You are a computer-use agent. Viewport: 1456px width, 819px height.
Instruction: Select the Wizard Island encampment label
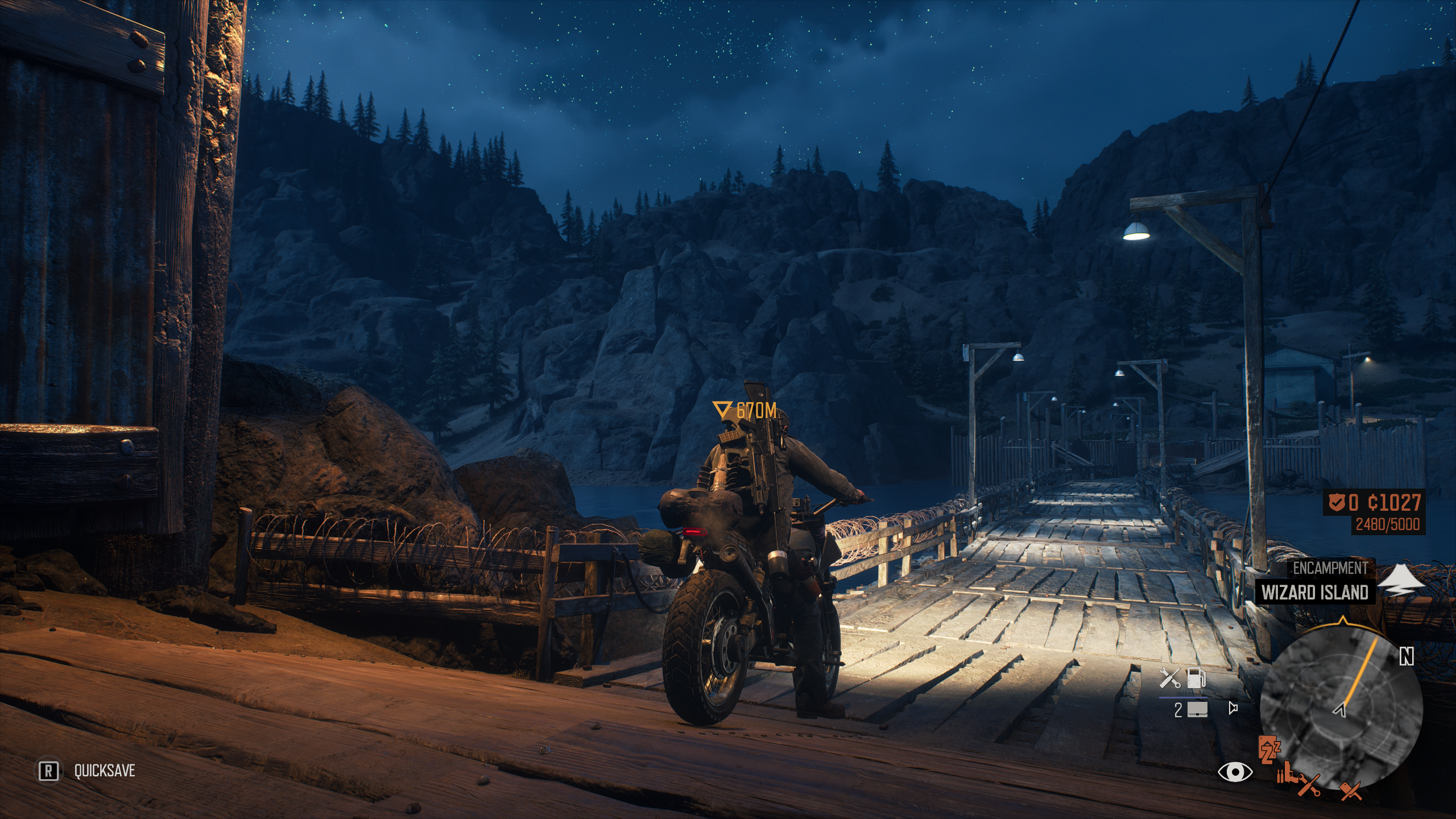tap(1314, 593)
